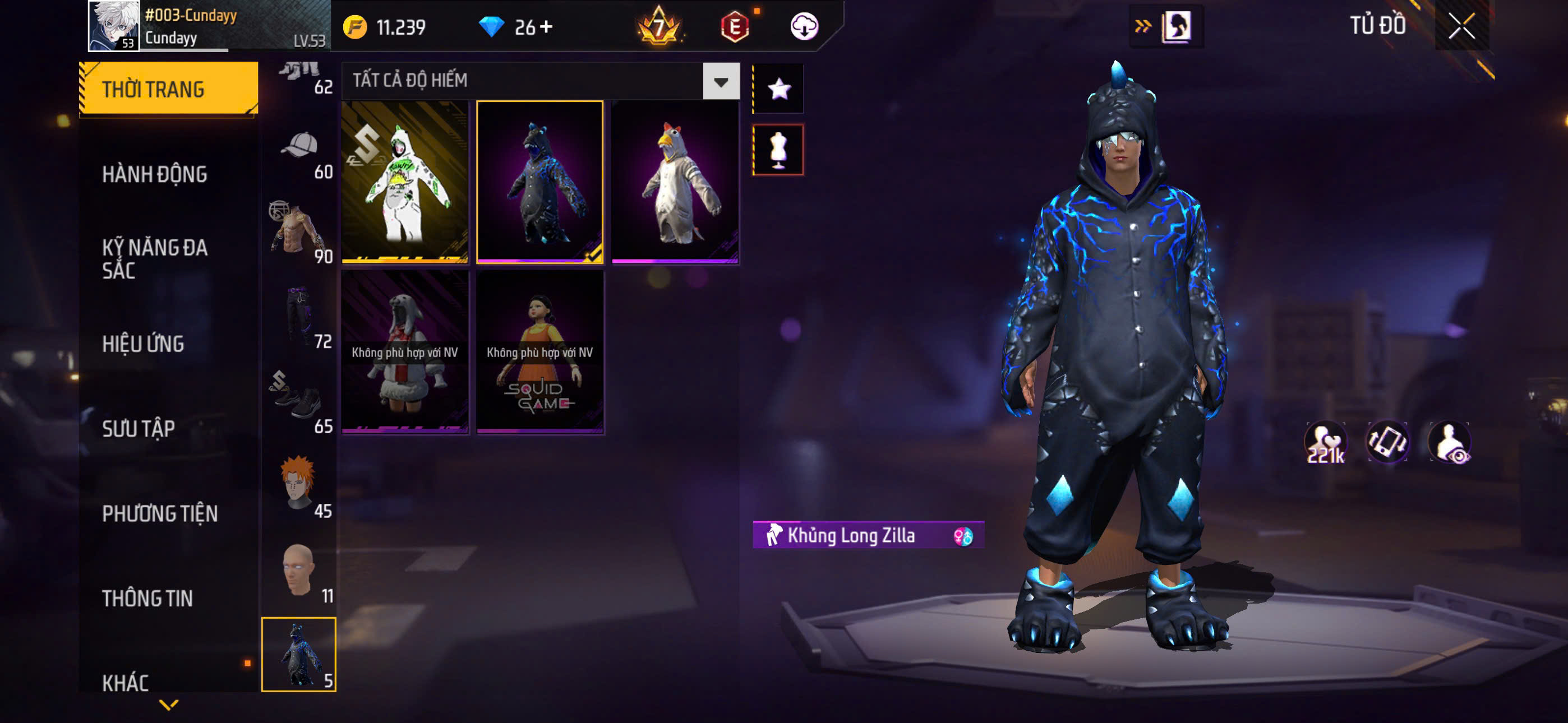Viewport: 1568px width, 723px height.
Task: Open the rarity filter dropdown
Action: coord(721,81)
